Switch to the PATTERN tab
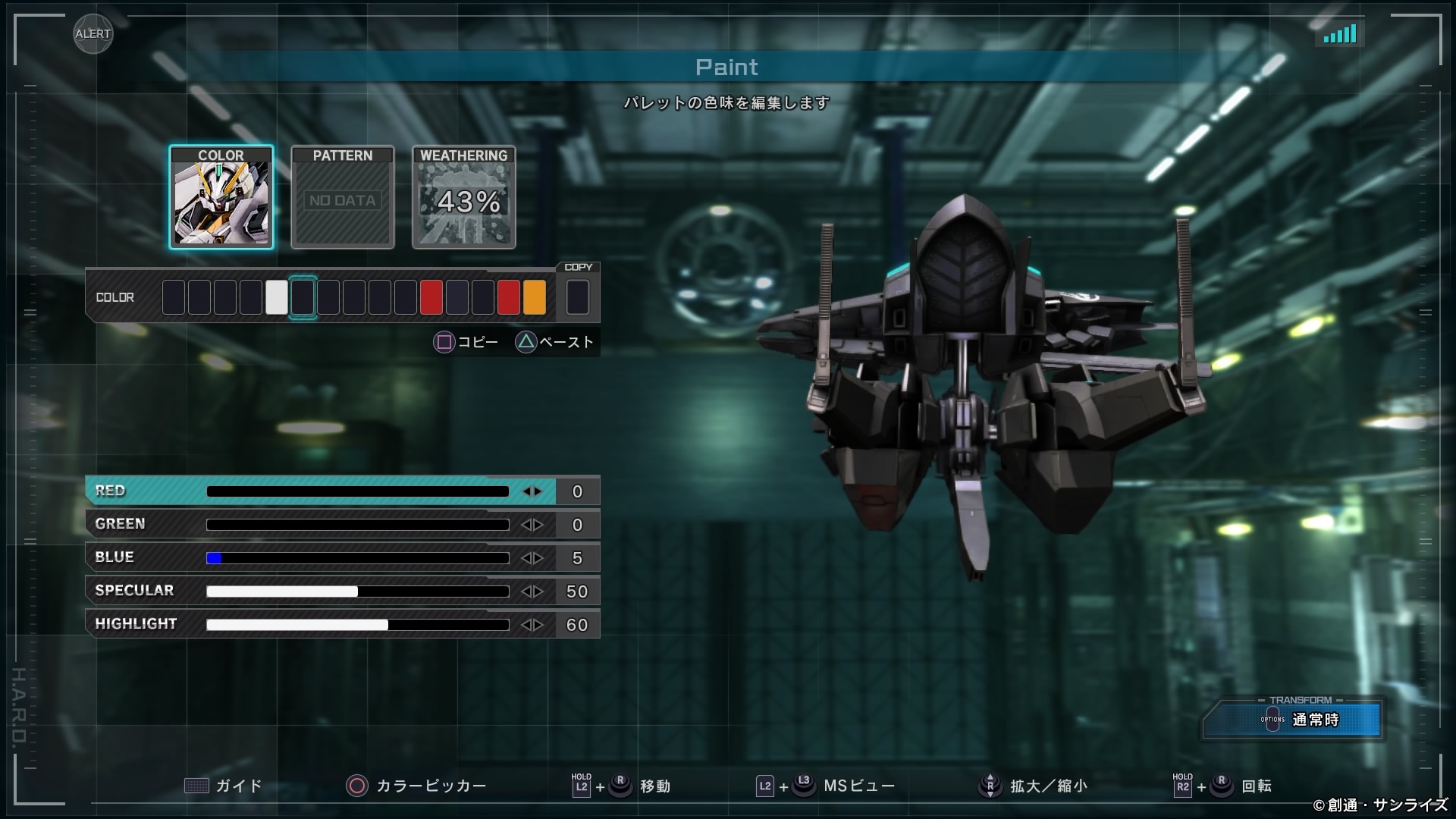 point(343,197)
